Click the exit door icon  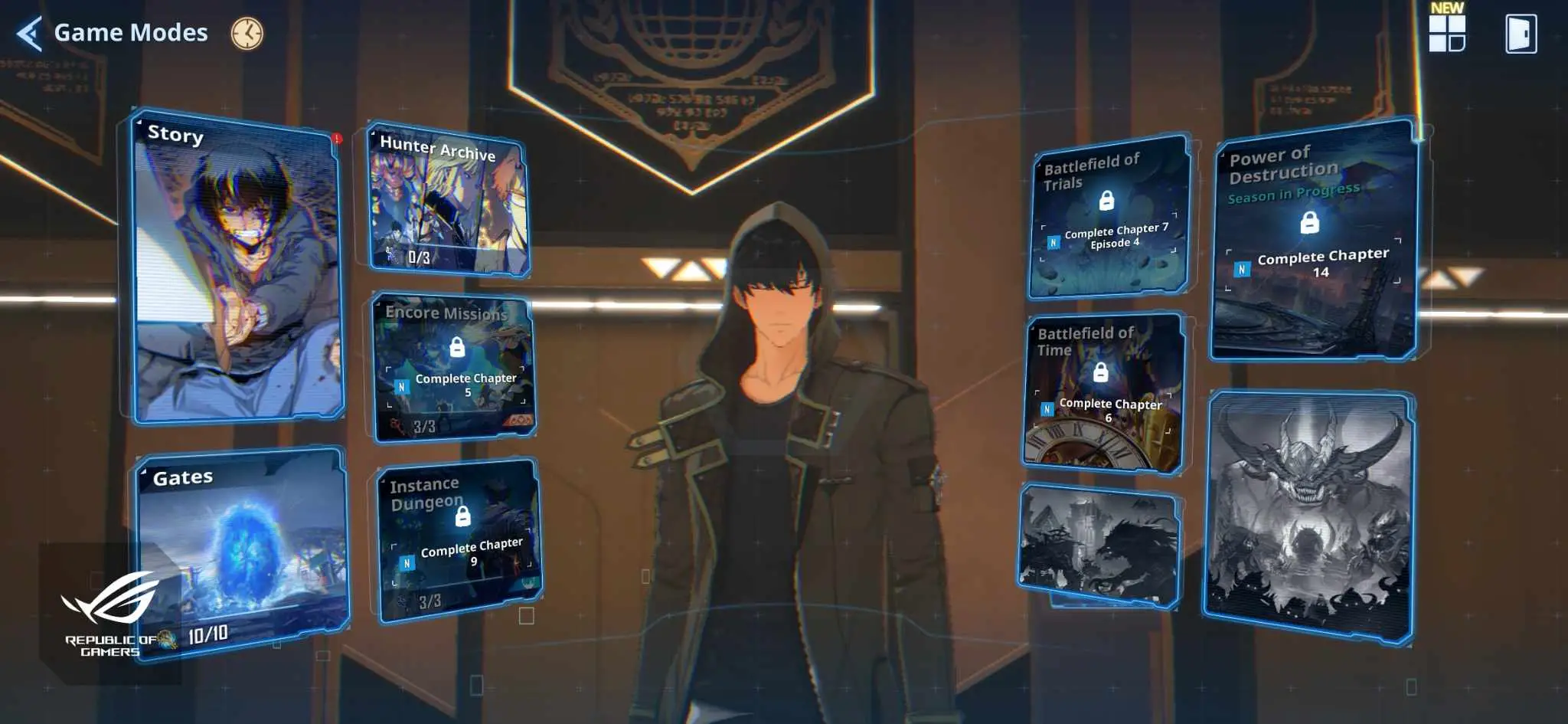1521,34
